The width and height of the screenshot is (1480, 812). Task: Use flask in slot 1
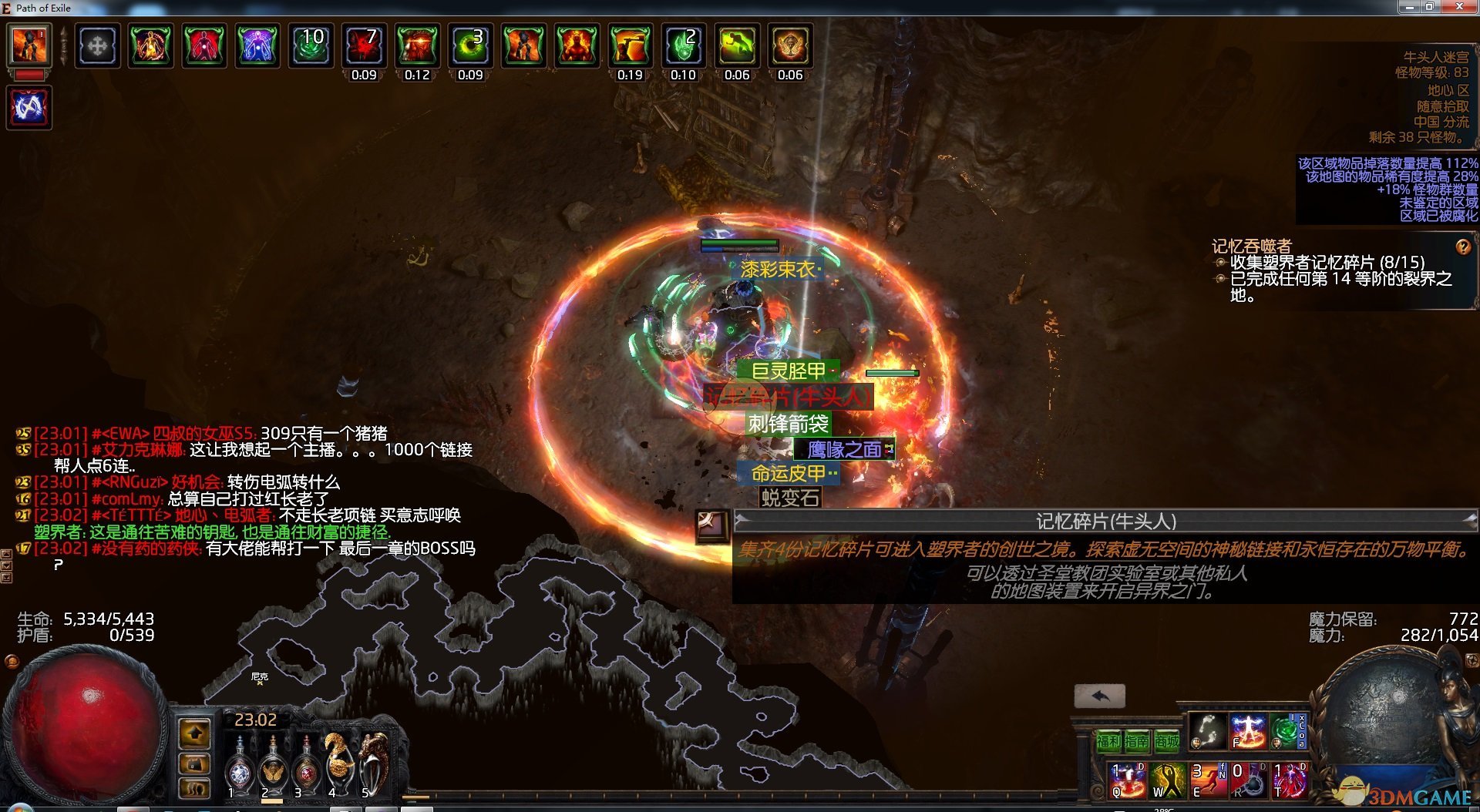tap(239, 767)
